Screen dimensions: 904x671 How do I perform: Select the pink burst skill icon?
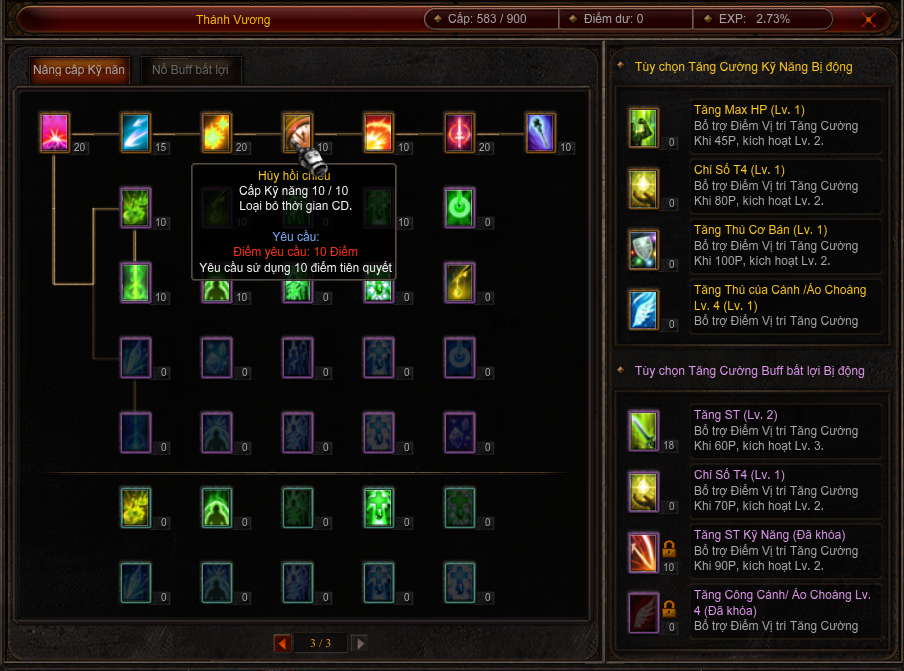coord(54,132)
